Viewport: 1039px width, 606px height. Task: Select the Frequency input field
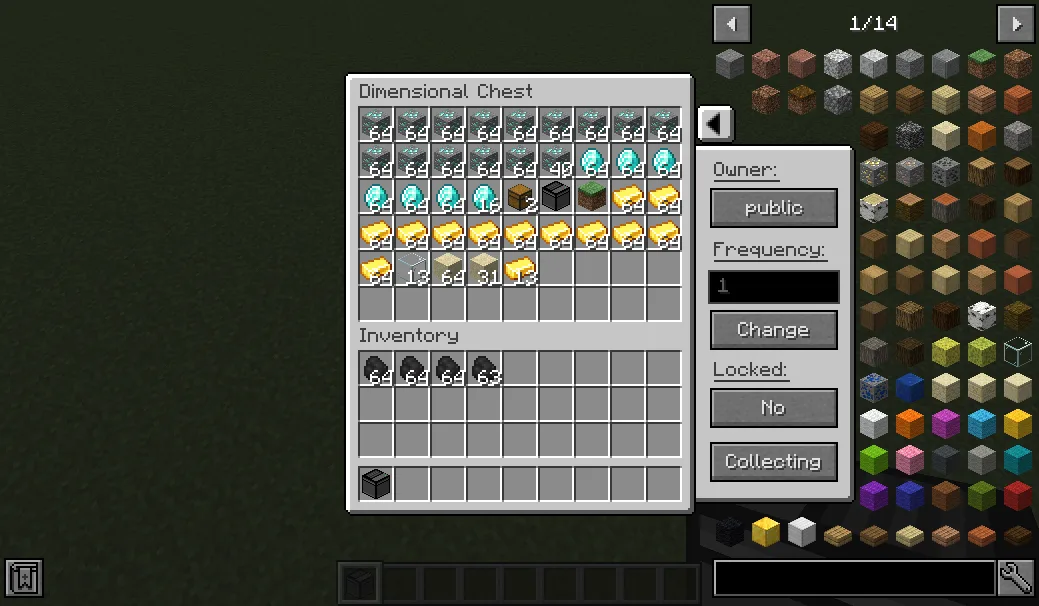[x=773, y=287]
